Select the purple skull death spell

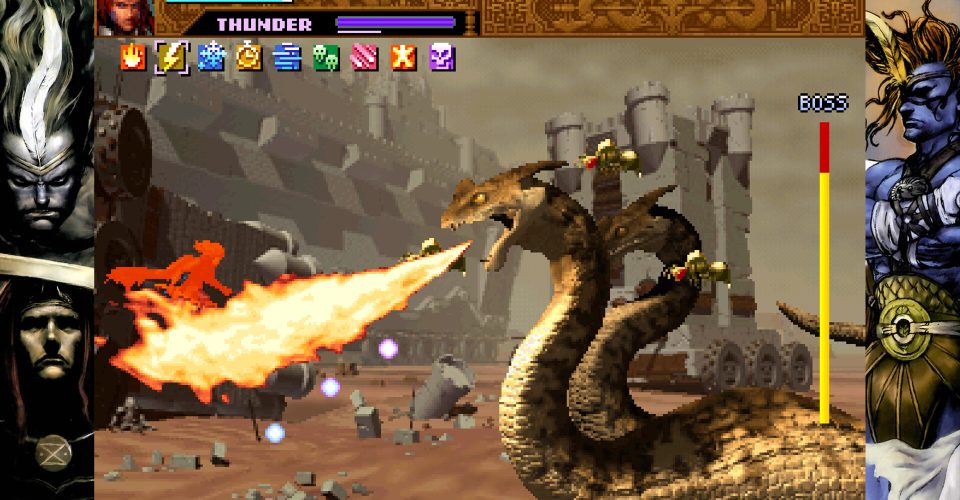[x=442, y=57]
